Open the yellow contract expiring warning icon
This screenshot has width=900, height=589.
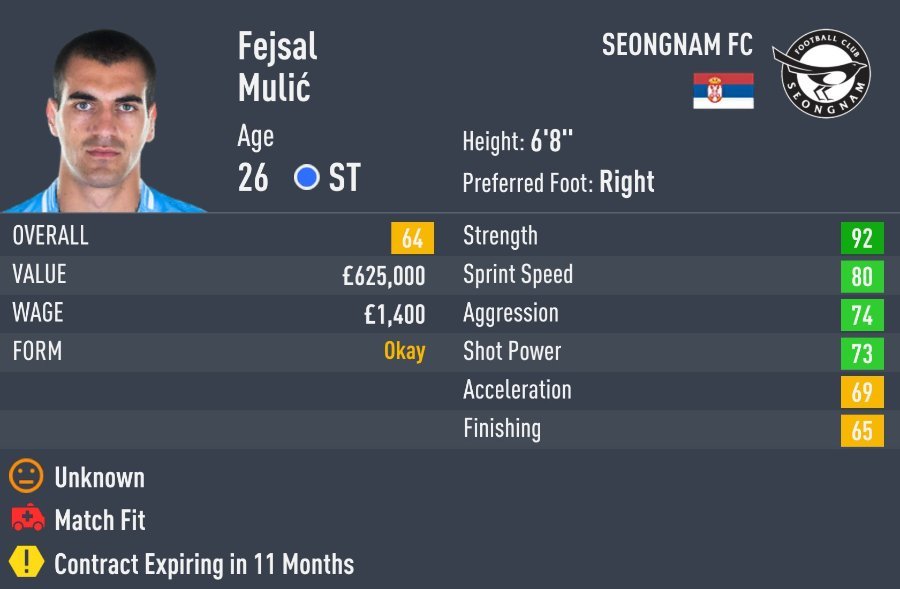pyautogui.click(x=26, y=562)
